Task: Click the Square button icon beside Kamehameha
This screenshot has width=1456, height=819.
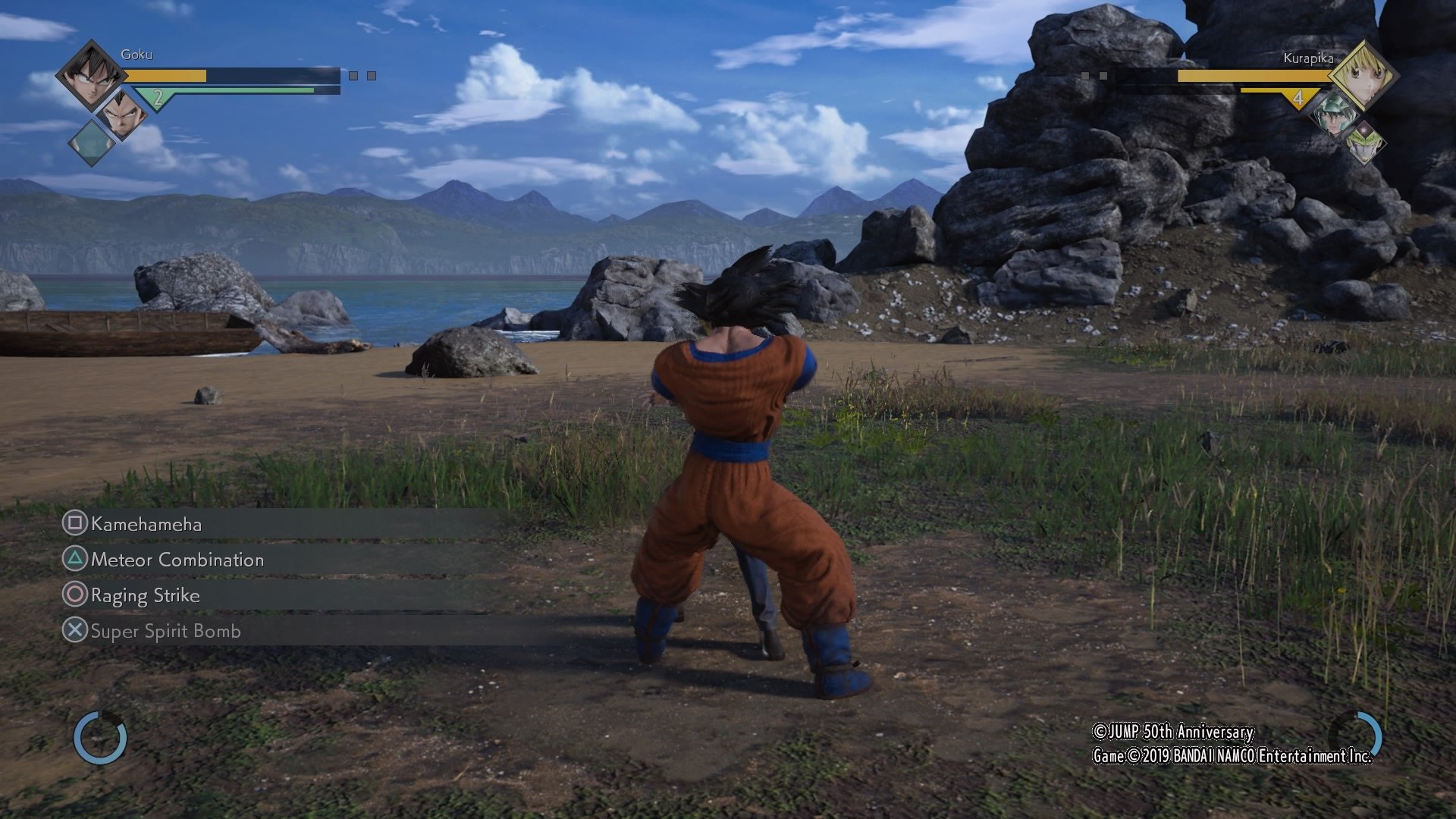Action: pos(75,524)
